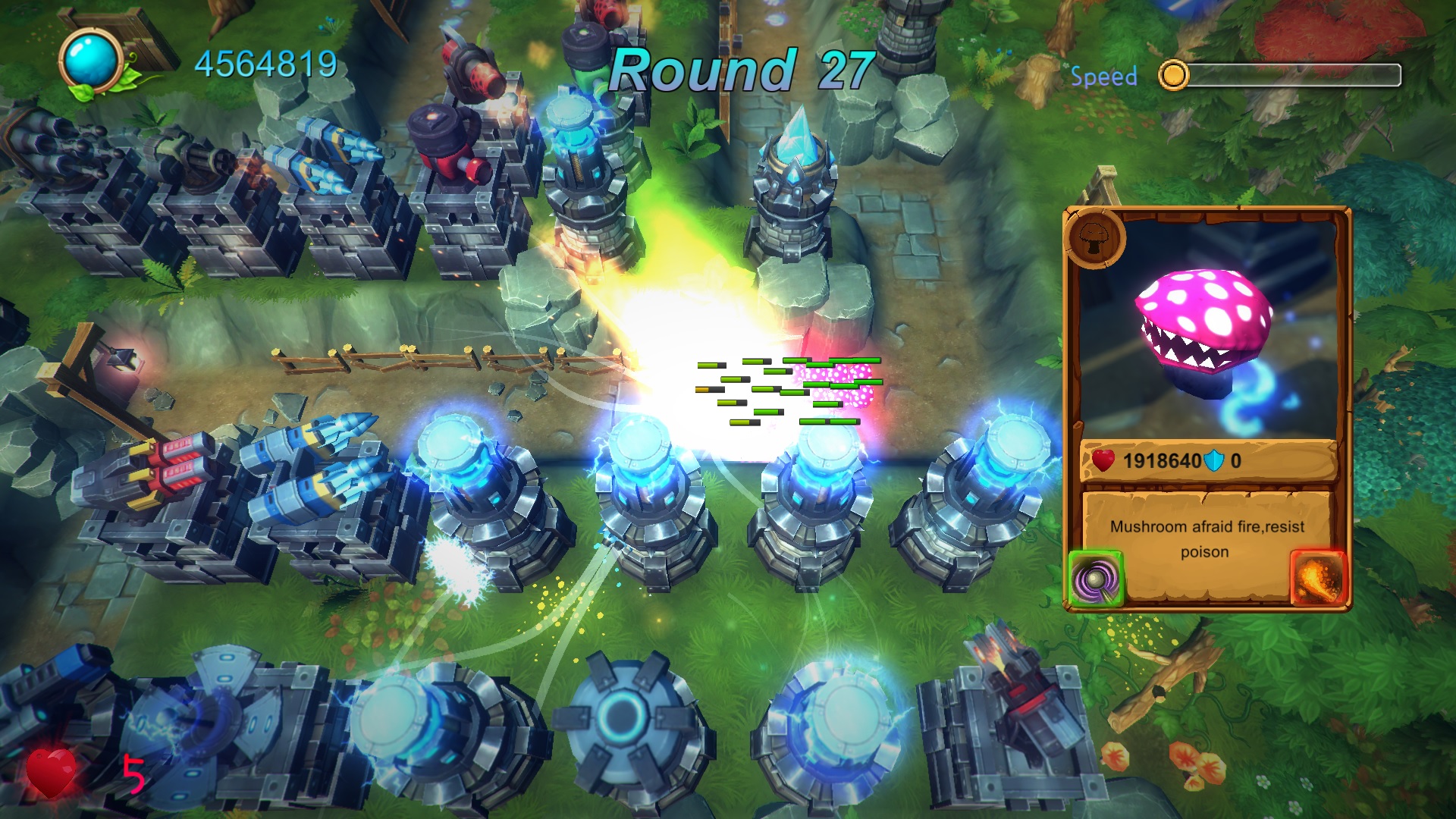This screenshot has height=819, width=1456.
Task: Click the currency counter showing 4564819
Action: tap(267, 63)
